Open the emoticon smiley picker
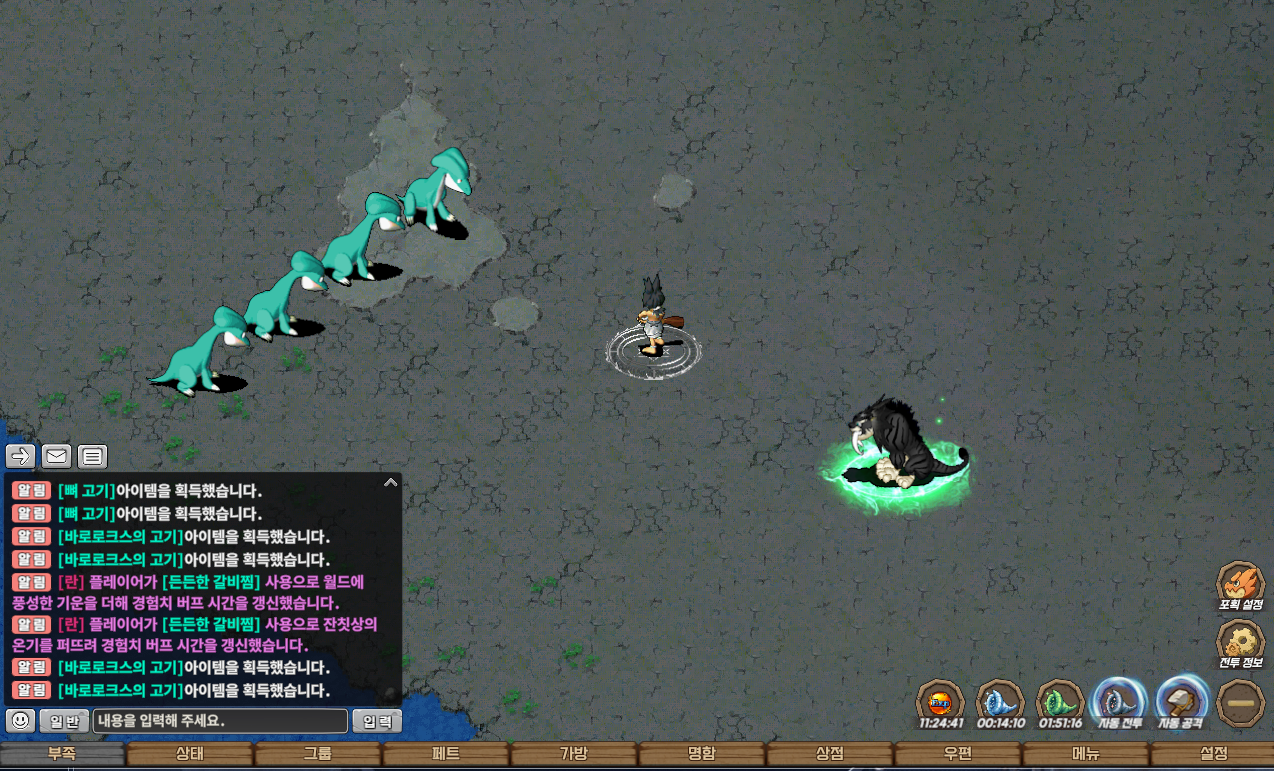 [21, 720]
